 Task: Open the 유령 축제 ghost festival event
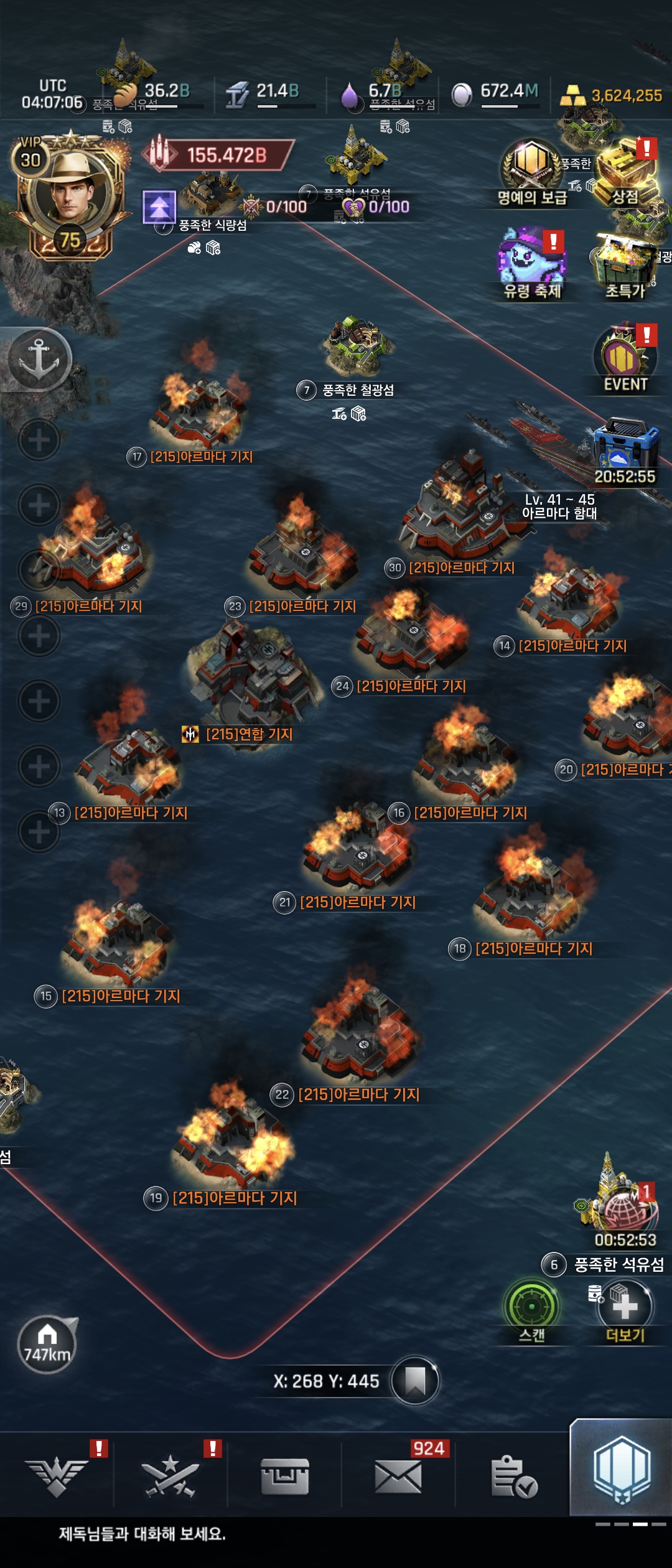(533, 263)
